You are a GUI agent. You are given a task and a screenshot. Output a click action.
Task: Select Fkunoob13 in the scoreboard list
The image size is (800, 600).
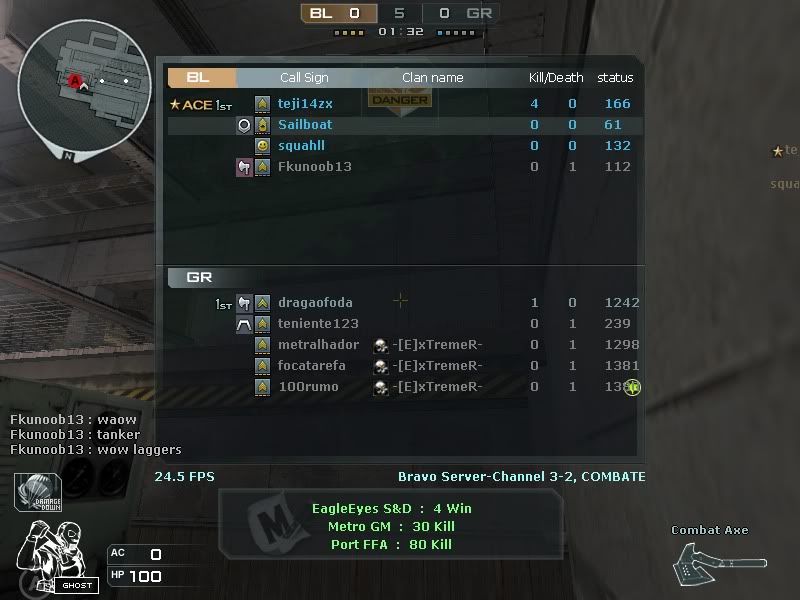click(x=314, y=167)
